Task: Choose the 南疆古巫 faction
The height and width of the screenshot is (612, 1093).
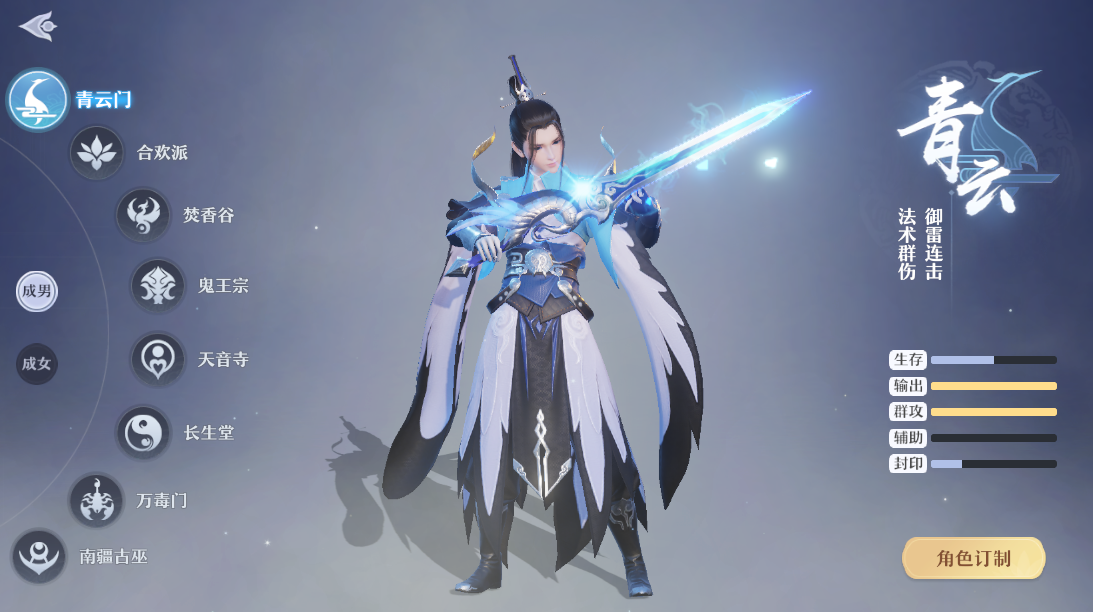Action: pyautogui.click(x=40, y=556)
